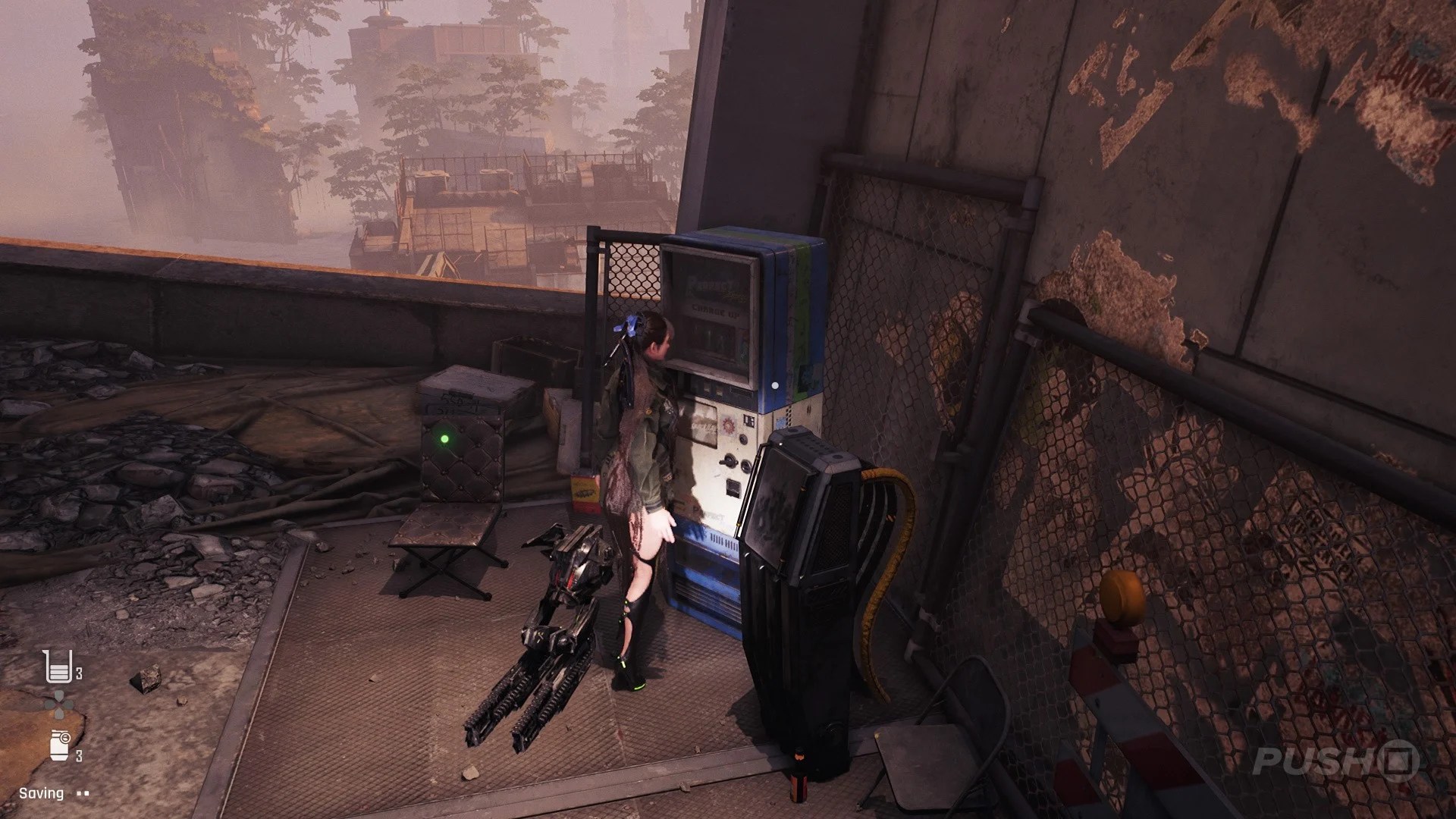The height and width of the screenshot is (819, 1456).
Task: Click the CHARGE UP sign on the vending machine
Action: tap(717, 311)
